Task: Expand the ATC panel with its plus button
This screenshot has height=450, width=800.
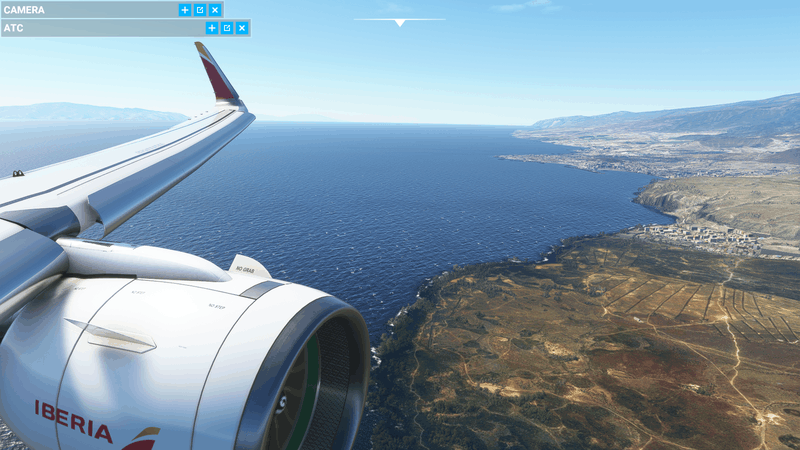Action: pyautogui.click(x=212, y=28)
